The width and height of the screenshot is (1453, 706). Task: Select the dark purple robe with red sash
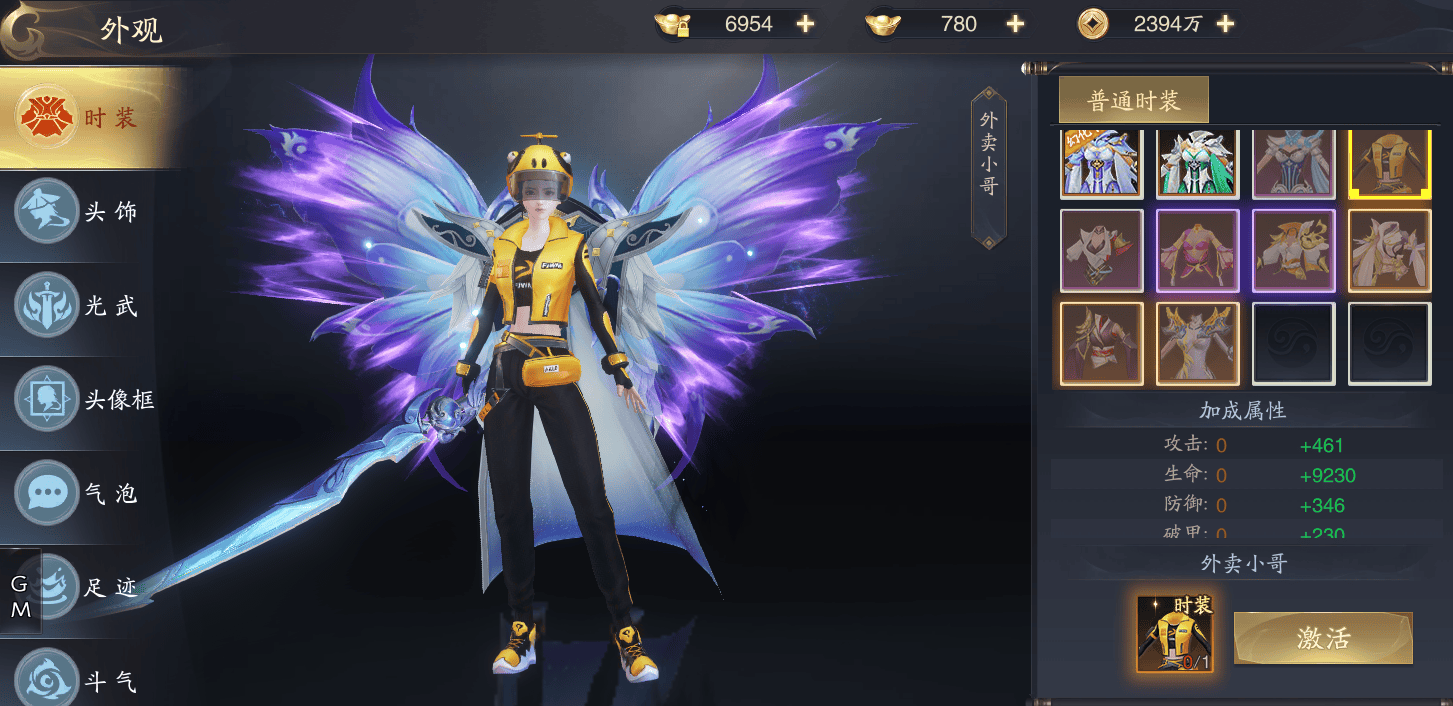click(1102, 343)
